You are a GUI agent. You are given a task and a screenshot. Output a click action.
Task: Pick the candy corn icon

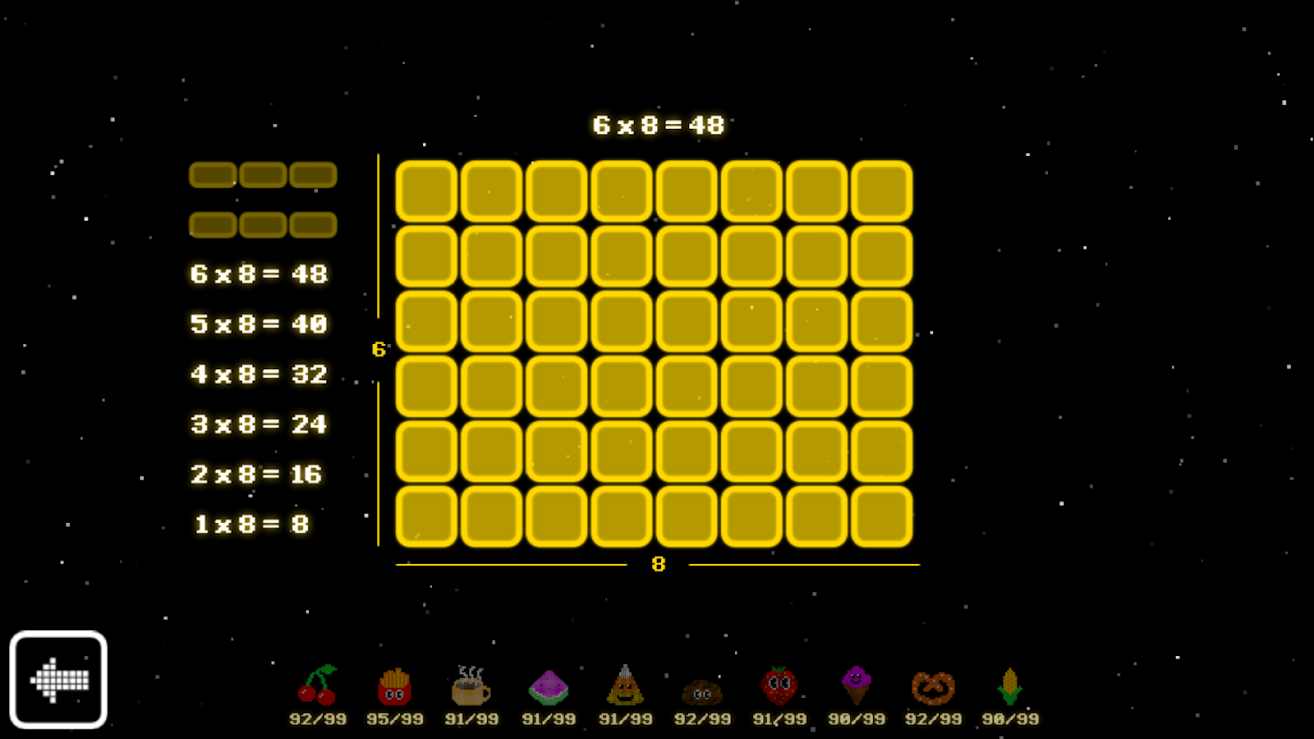click(625, 685)
